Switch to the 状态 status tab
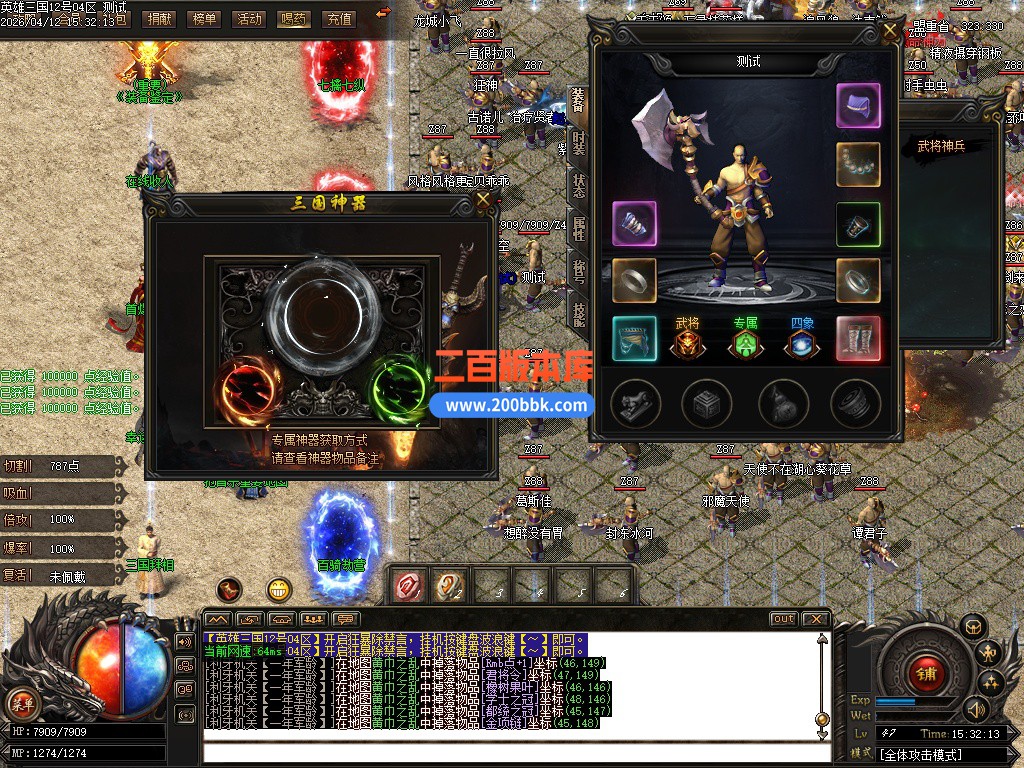The image size is (1024, 768). pos(579,186)
